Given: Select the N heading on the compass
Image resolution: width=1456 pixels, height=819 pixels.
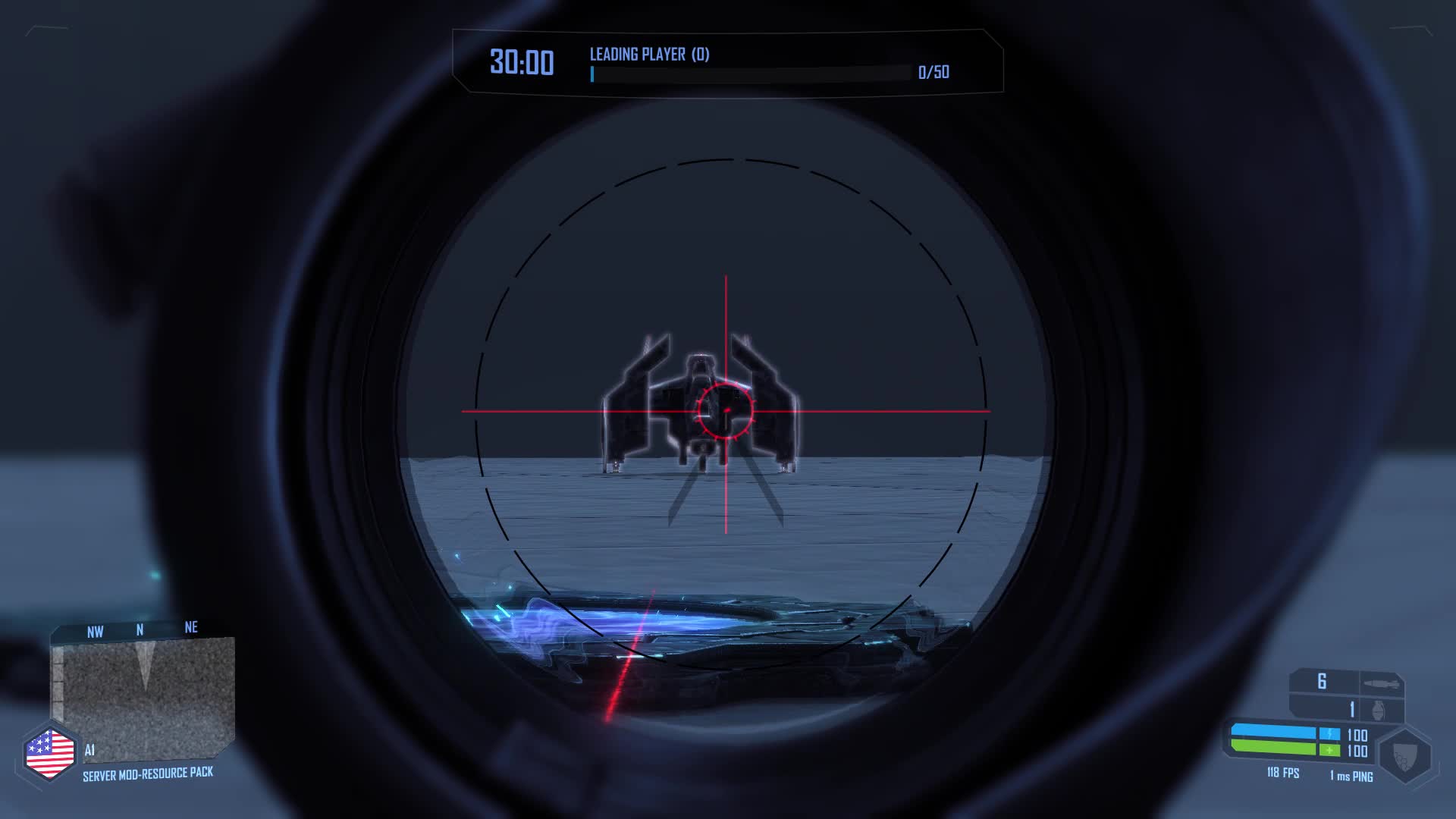Looking at the screenshot, I should pyautogui.click(x=138, y=628).
